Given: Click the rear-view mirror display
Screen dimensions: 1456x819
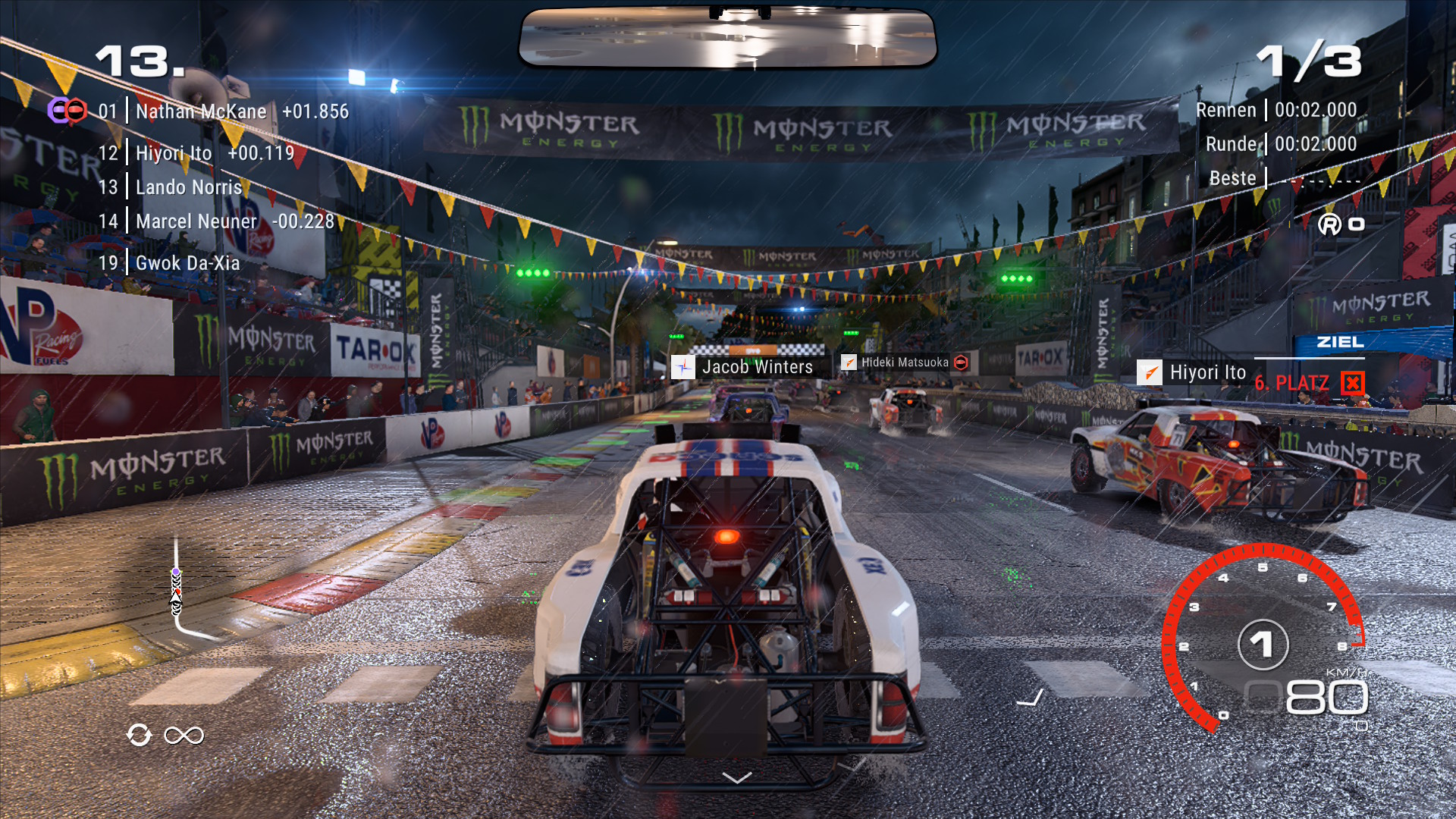Looking at the screenshot, I should [728, 38].
